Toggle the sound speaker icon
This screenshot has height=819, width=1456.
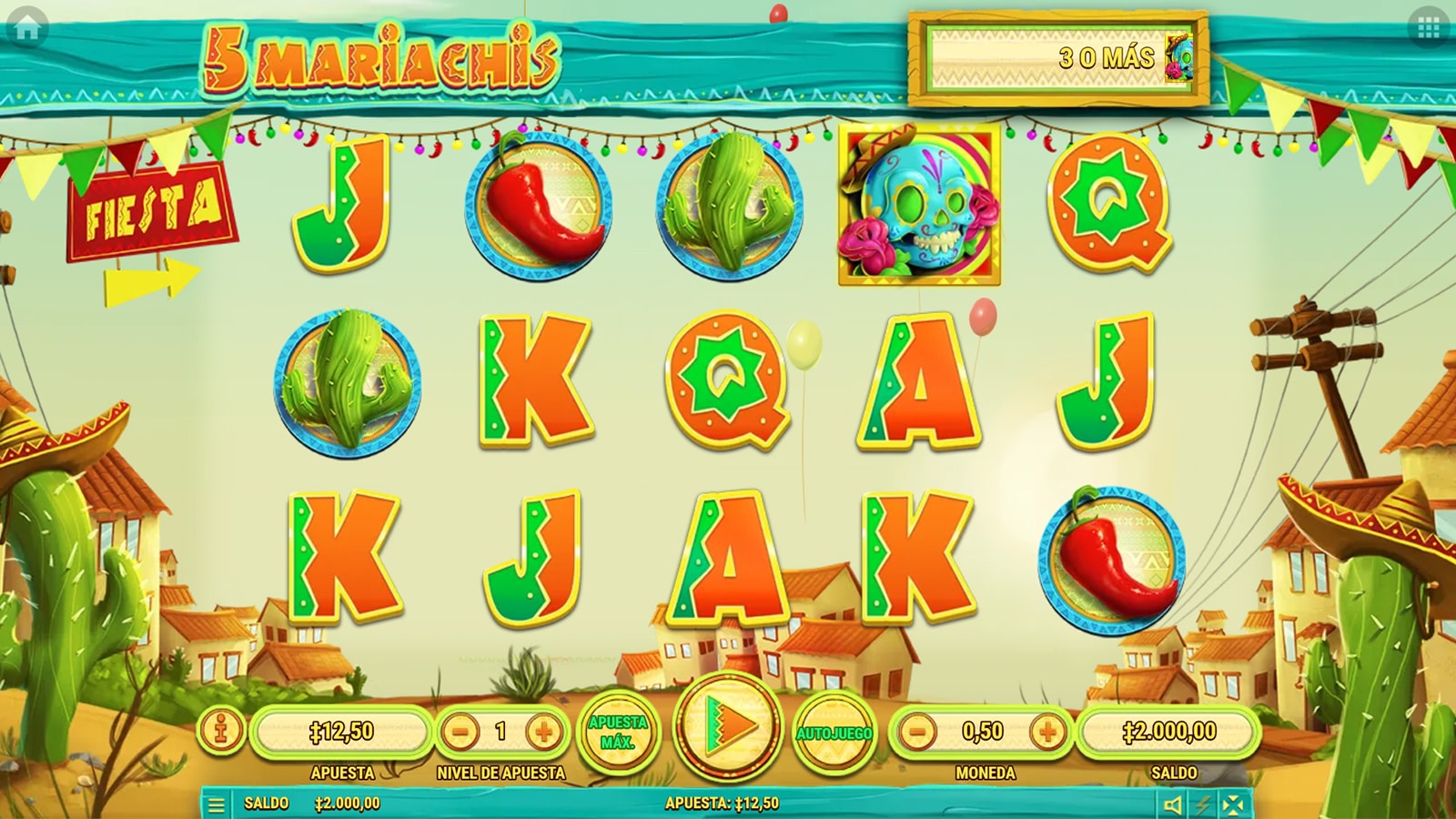point(1173,804)
